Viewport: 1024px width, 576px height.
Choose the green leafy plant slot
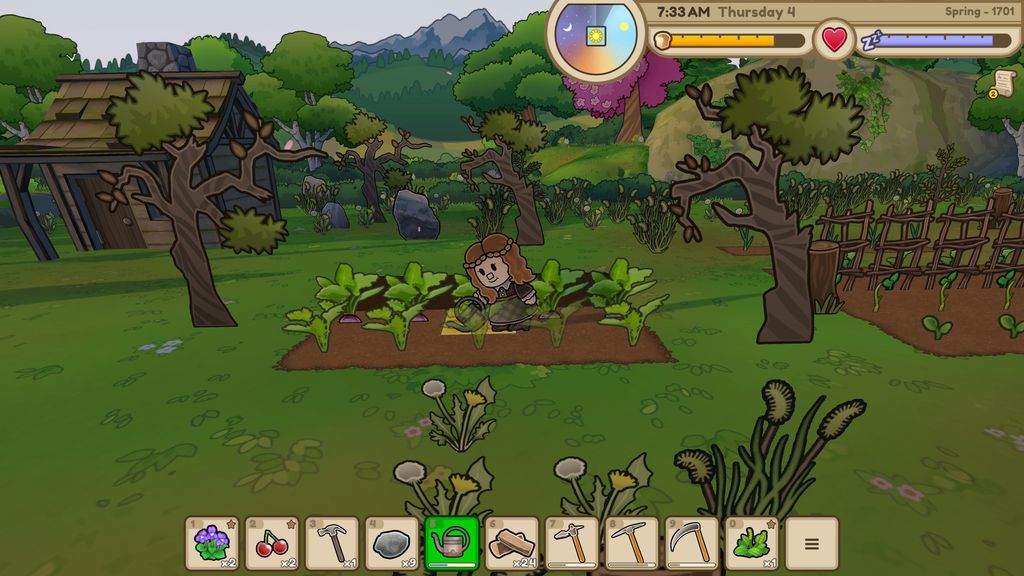(752, 543)
